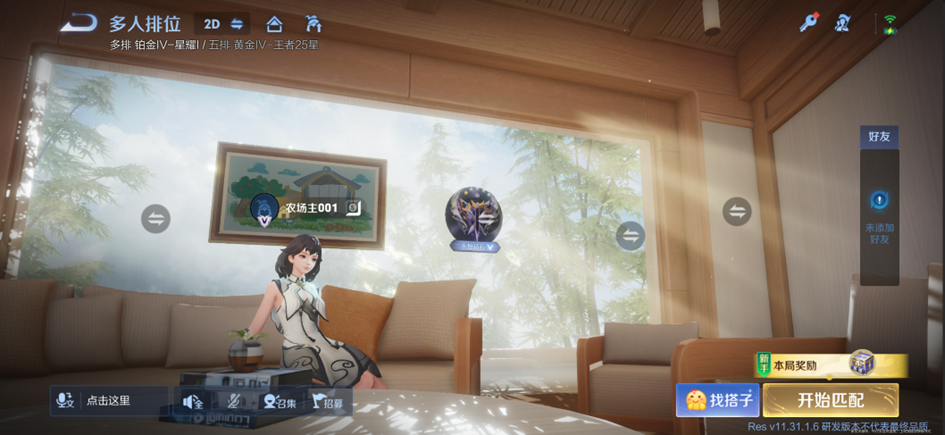Select the 召集 gather button
This screenshot has width=945, height=435.
coord(279,402)
